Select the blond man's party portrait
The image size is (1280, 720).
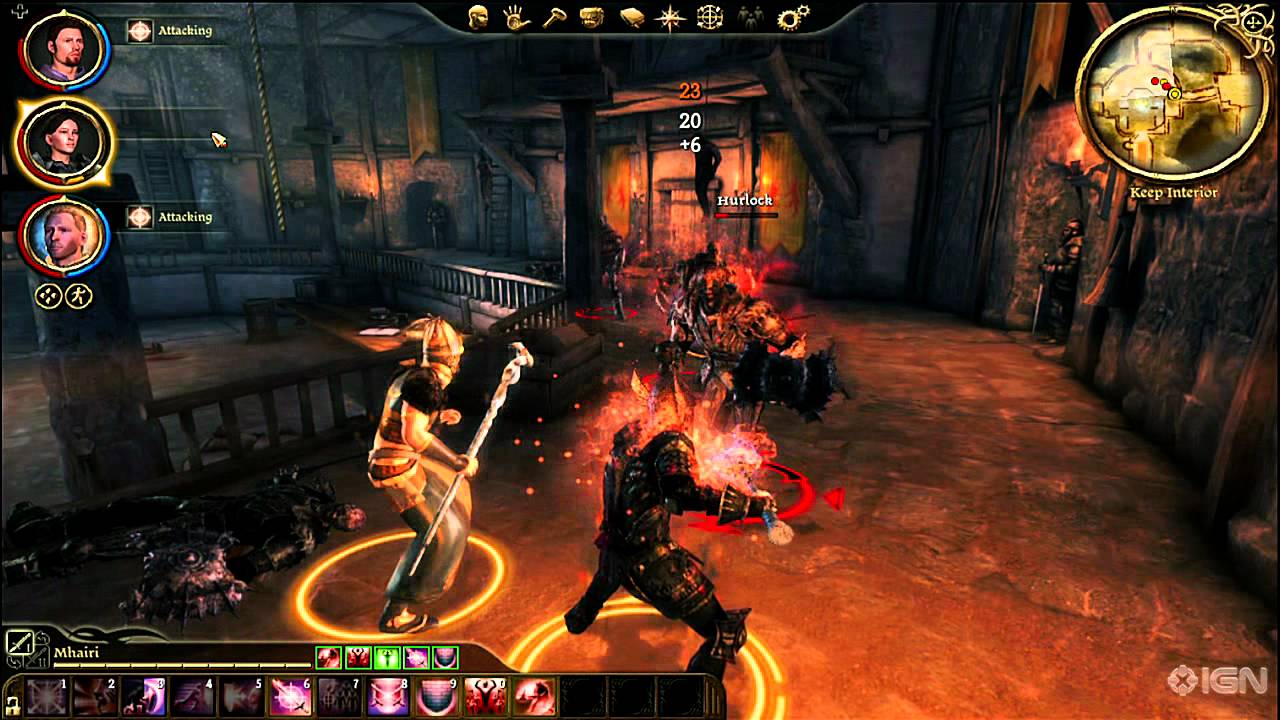pyautogui.click(x=59, y=236)
